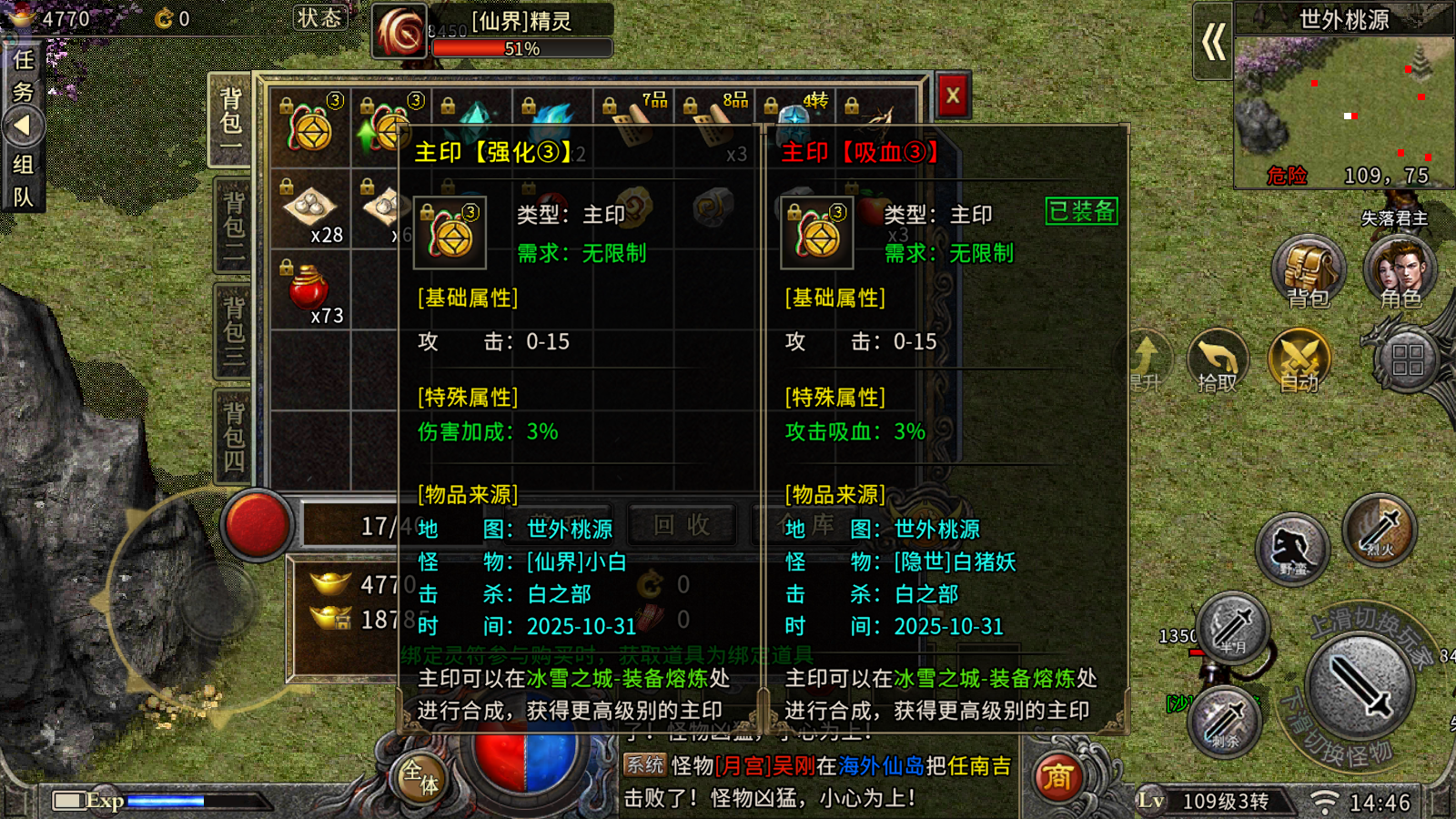This screenshot has height=819, width=1456.
Task: Switch to the 背包三 bag tab
Action: pos(233,330)
